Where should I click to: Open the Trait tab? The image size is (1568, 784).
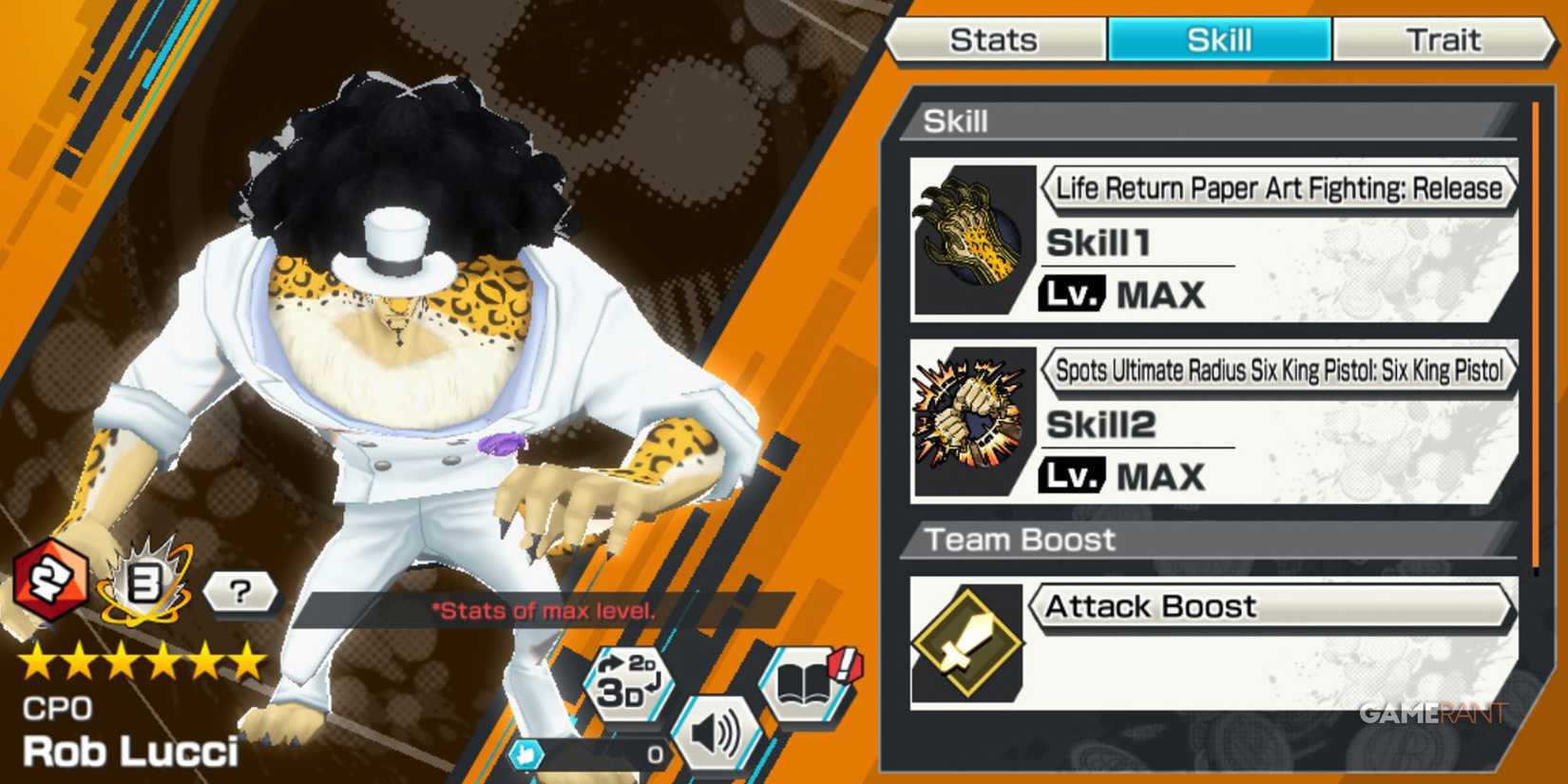[x=1444, y=39]
